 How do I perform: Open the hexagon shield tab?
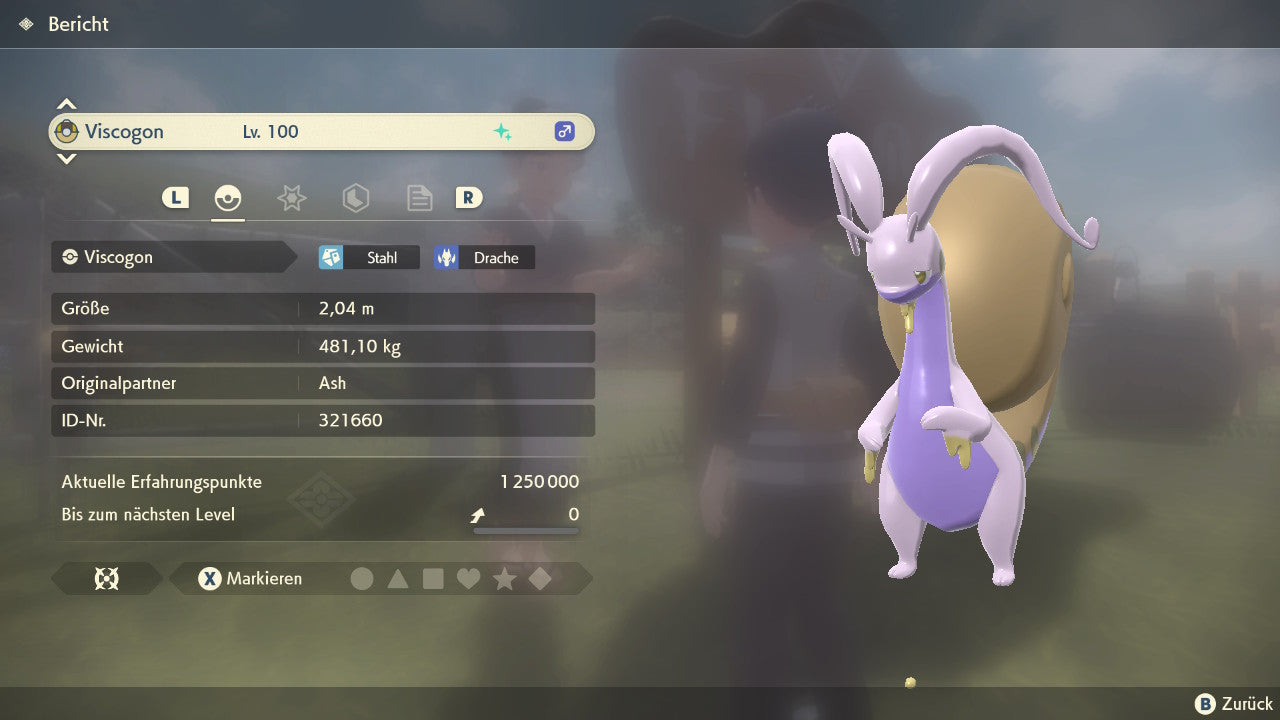355,198
